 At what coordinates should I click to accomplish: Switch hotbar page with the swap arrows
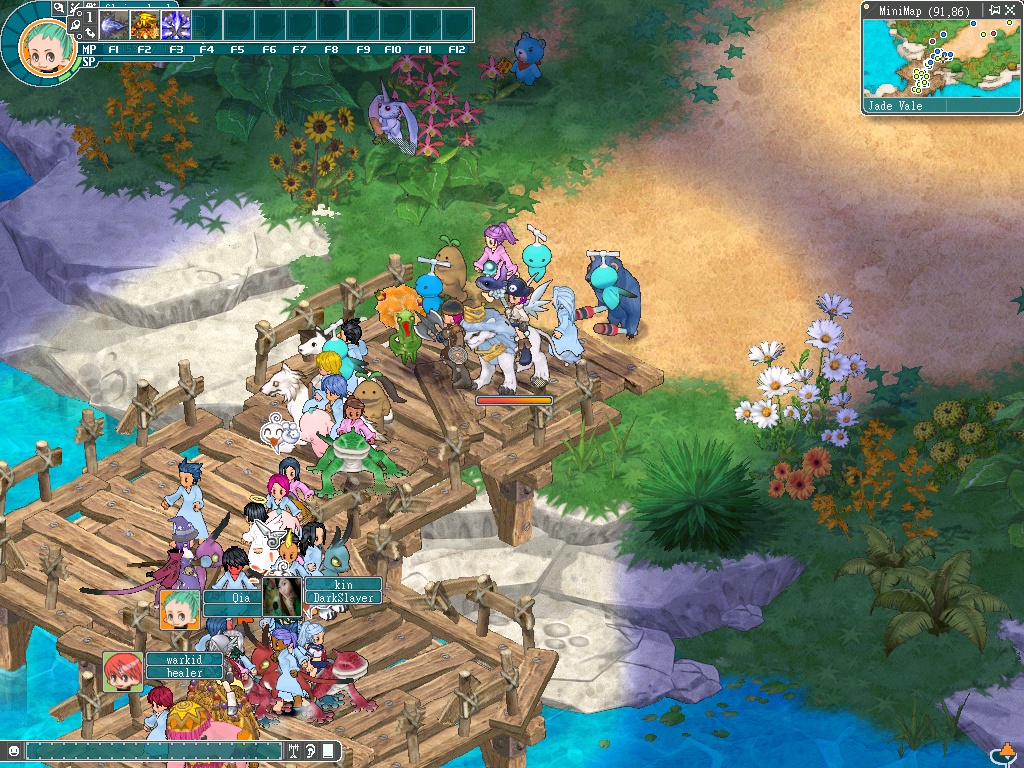point(88,33)
